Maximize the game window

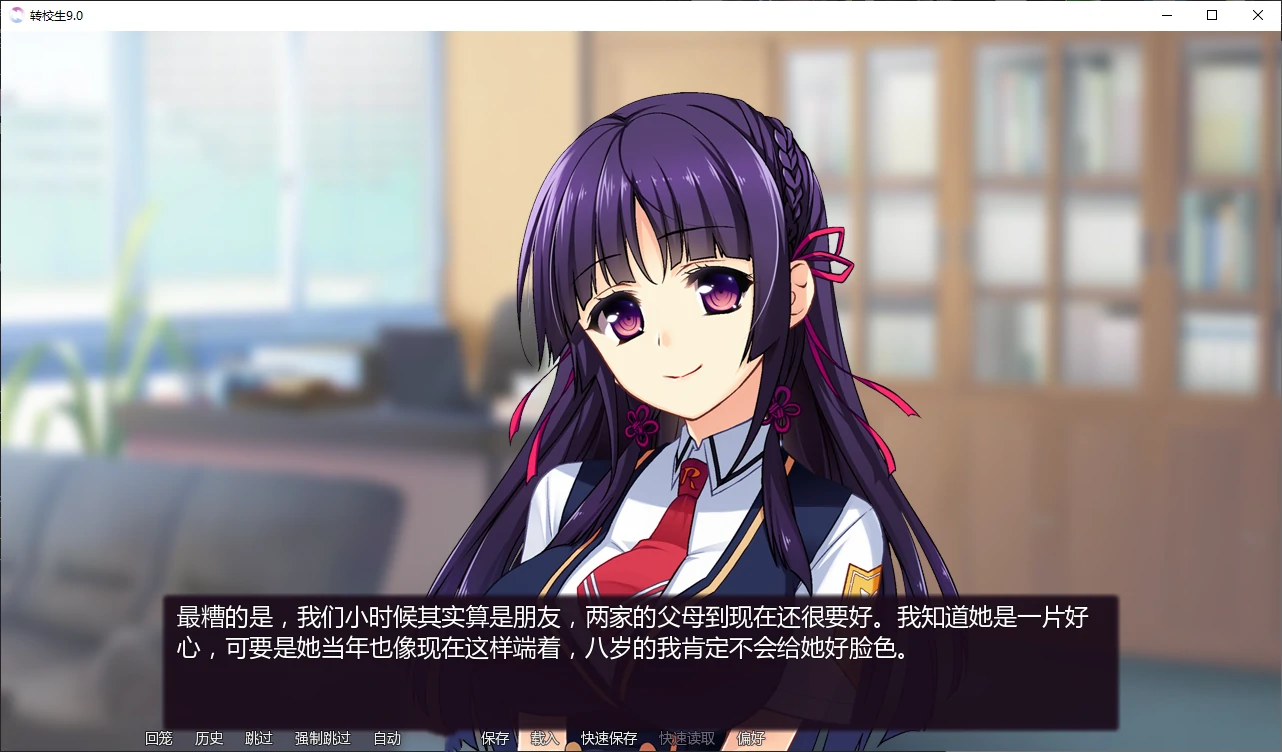pos(1212,15)
